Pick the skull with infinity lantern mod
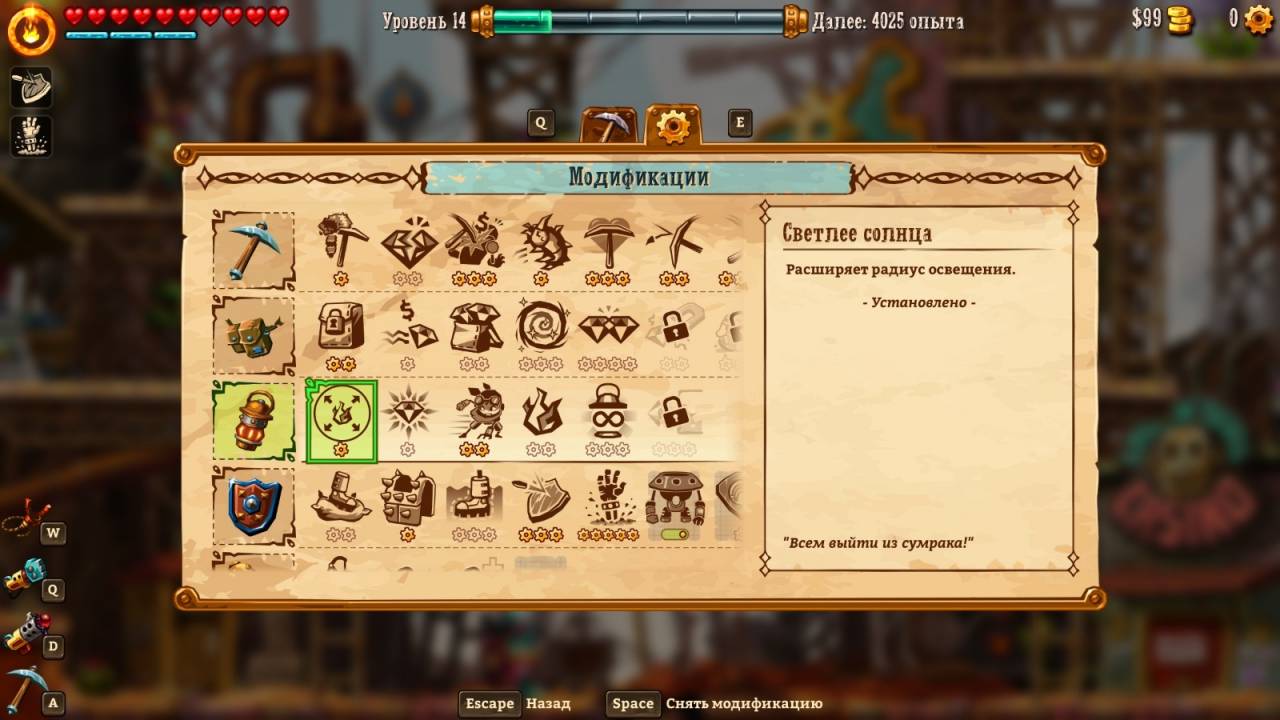Viewport: 1280px width, 720px height. (607, 411)
